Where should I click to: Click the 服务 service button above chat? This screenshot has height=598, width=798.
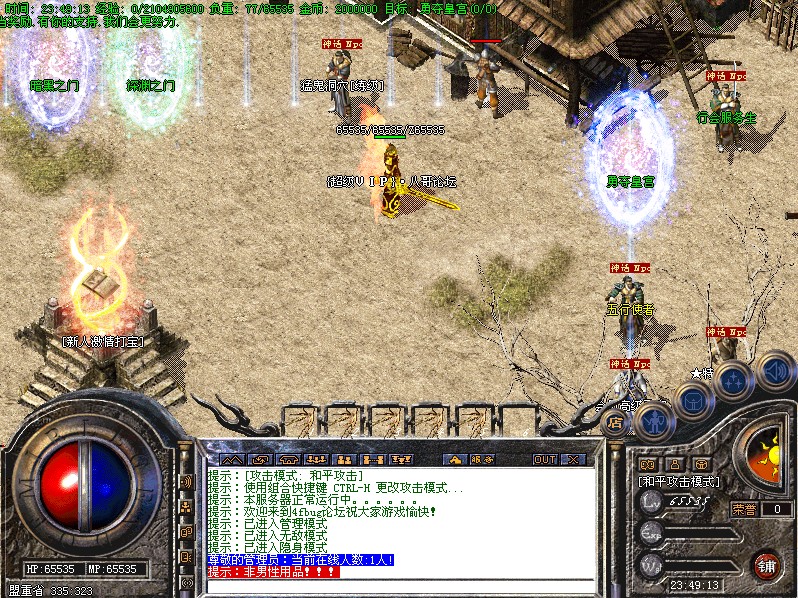(482, 460)
